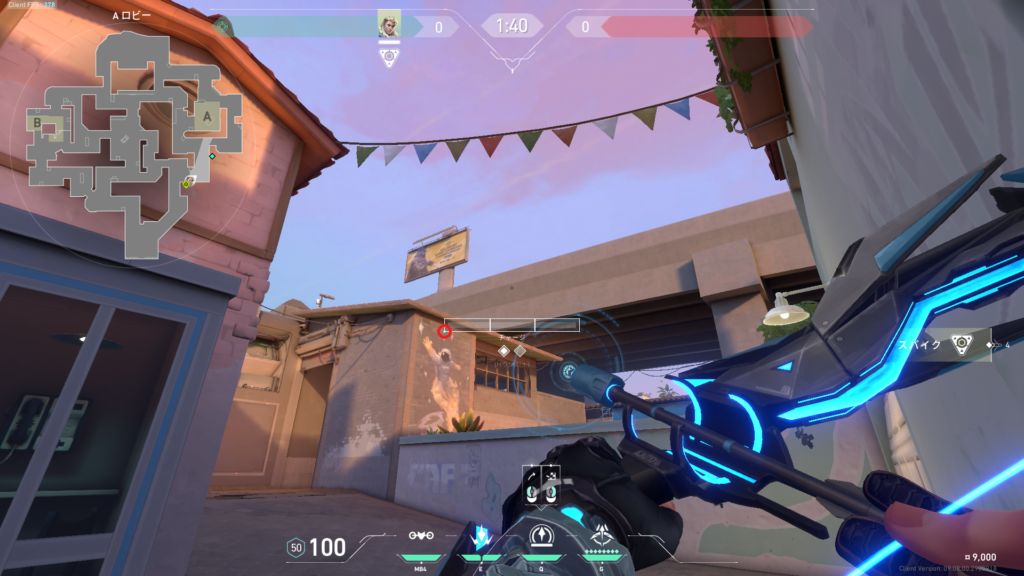Image resolution: width=1024 pixels, height=576 pixels.
Task: Click the spike carrier icon below the portrait
Action: point(389,57)
